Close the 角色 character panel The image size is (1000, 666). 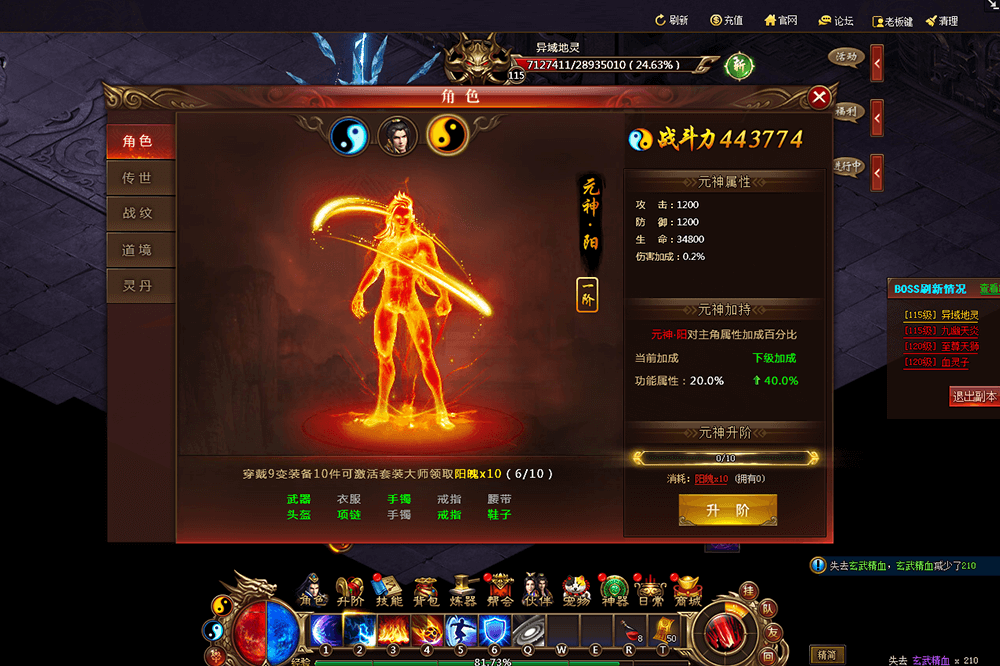point(819,97)
